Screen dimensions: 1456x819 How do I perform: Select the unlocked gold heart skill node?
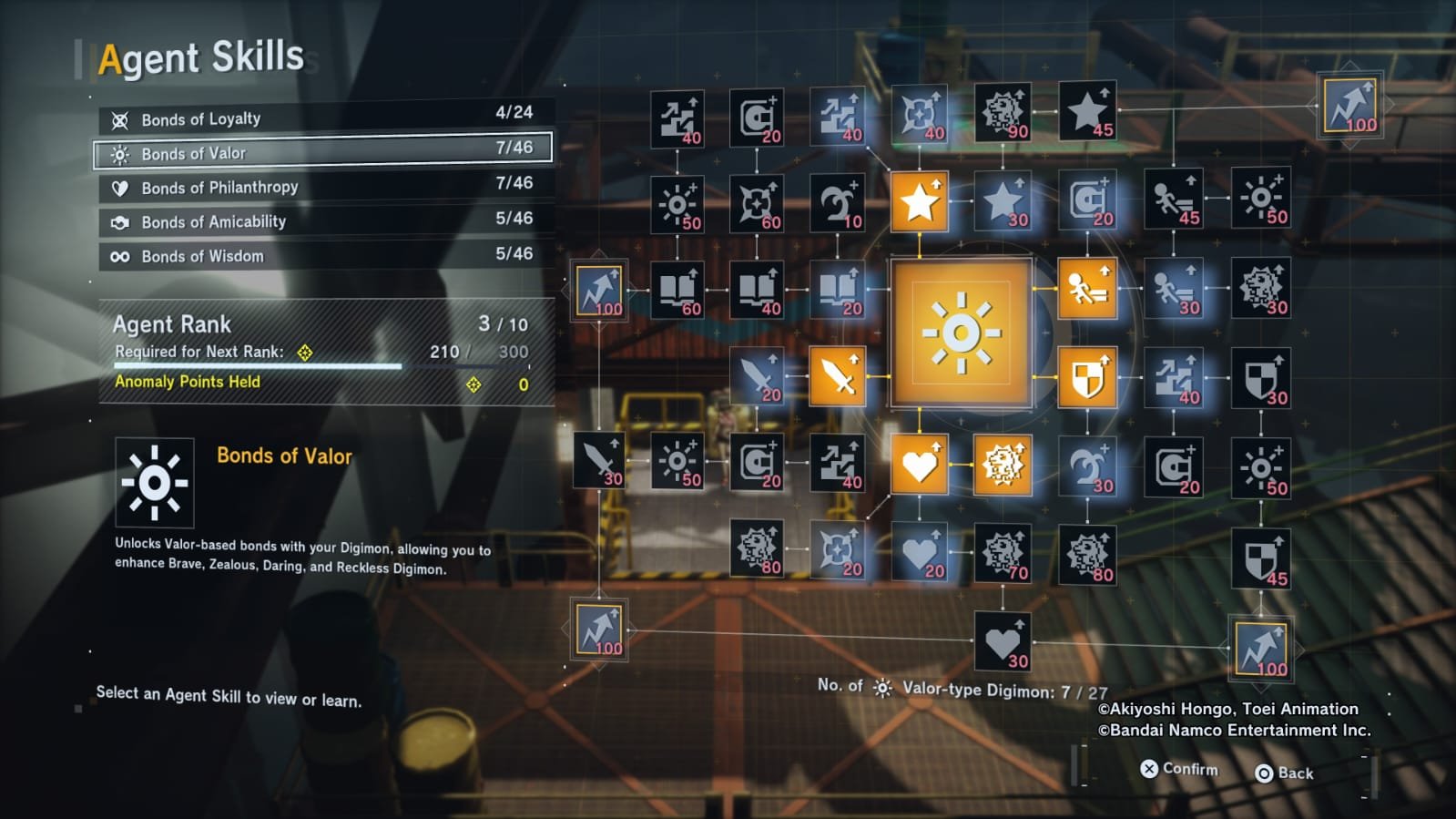click(919, 465)
